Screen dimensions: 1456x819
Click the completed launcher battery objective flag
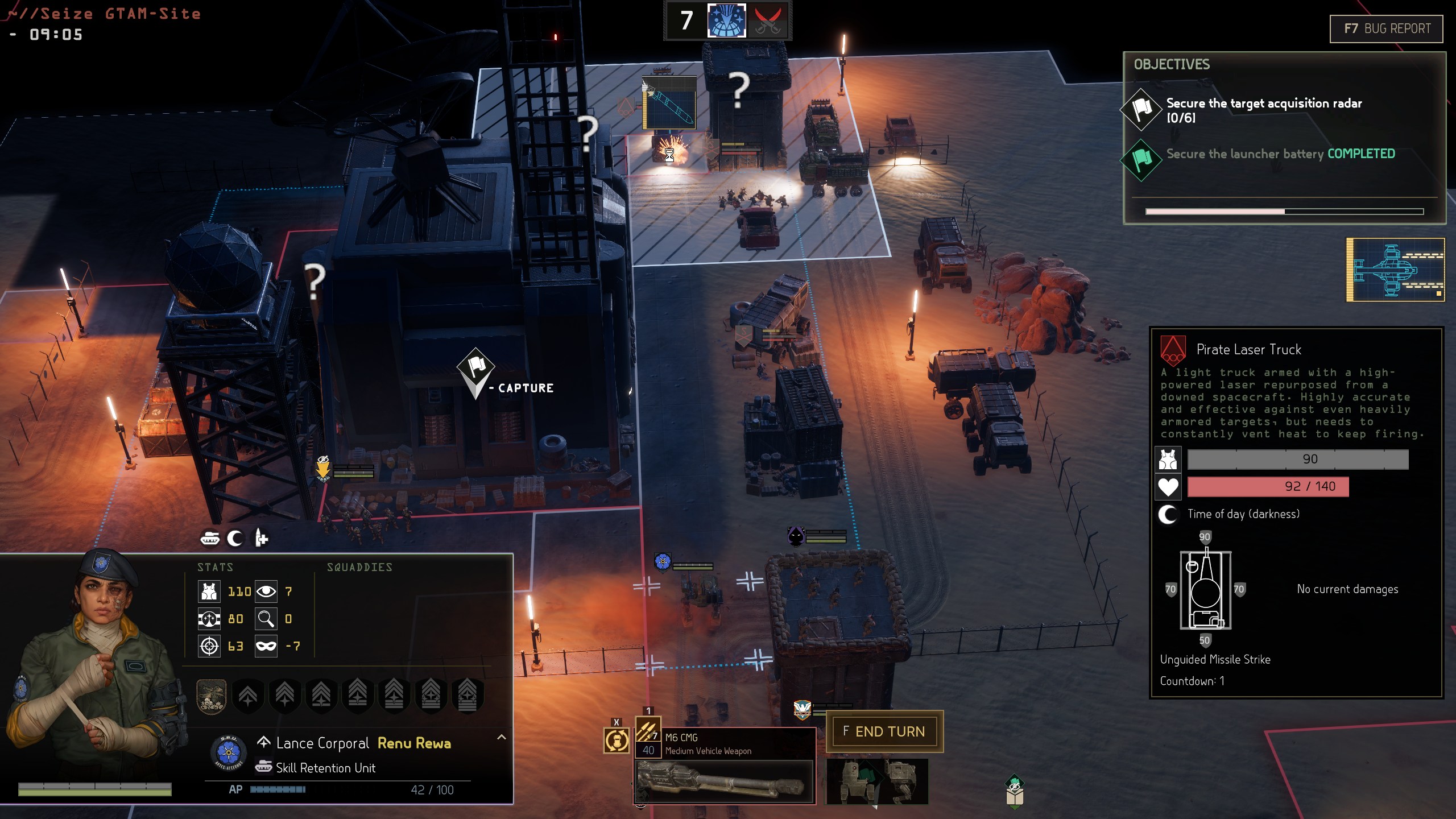point(1141,160)
